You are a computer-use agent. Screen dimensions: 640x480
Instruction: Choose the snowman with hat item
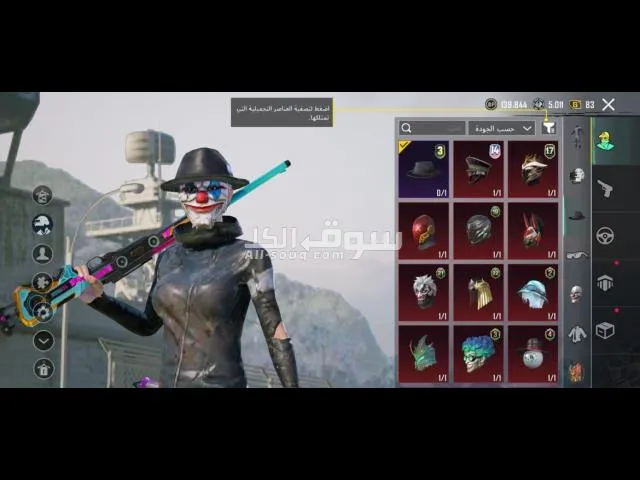pos(532,353)
